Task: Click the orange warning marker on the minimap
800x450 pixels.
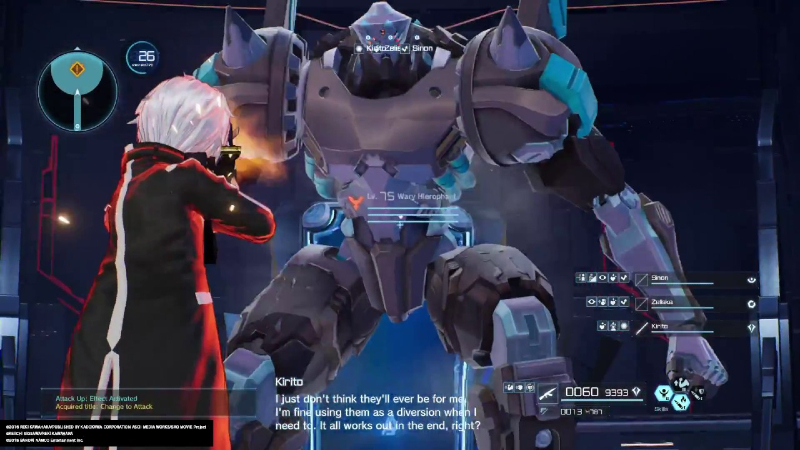Action: pos(78,70)
